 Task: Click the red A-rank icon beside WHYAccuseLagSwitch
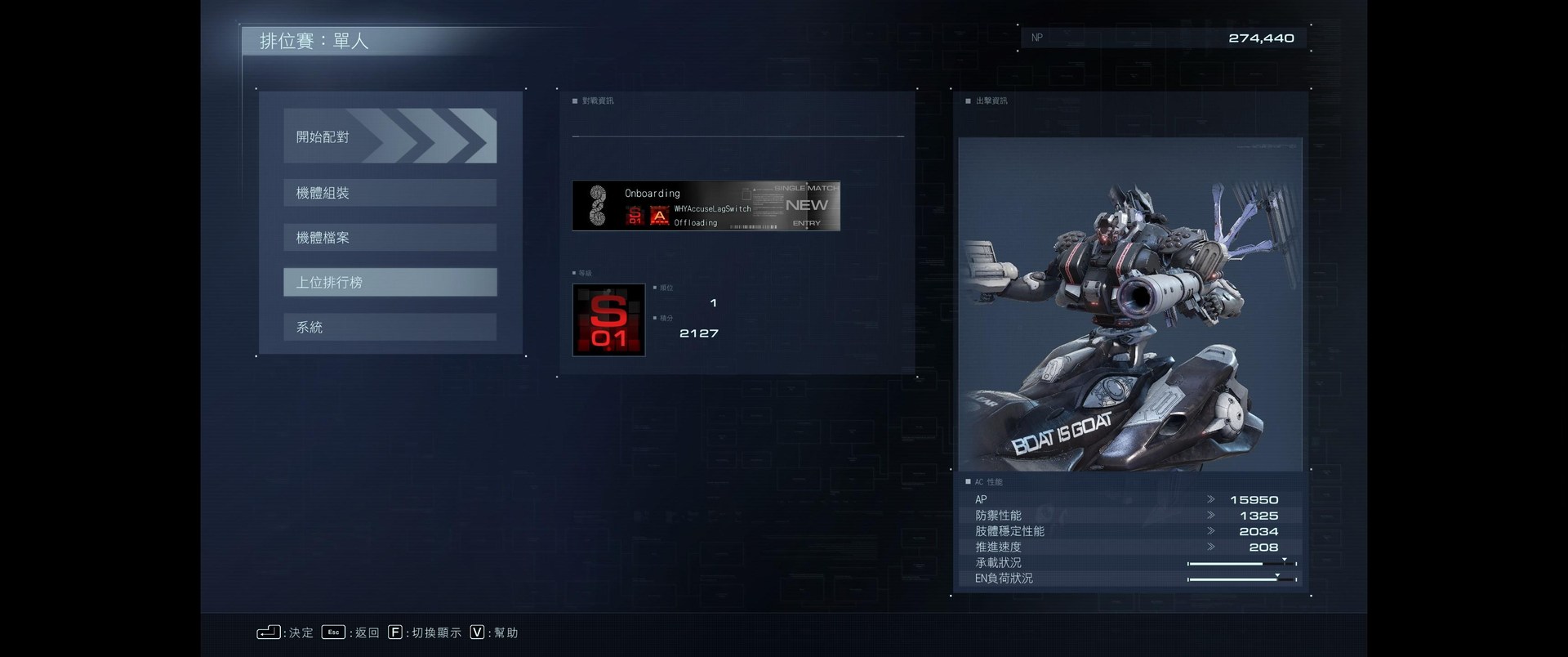659,215
